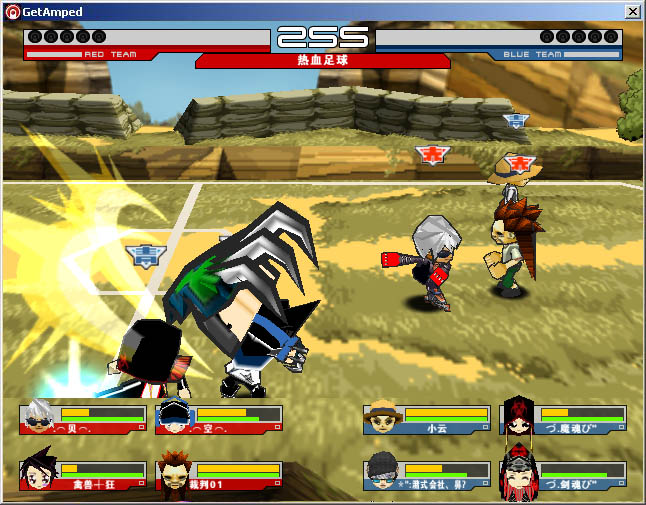This screenshot has width=646, height=505.
Task: Select the black-haired girl 禽兽十狂 portrait
Action: (40, 474)
